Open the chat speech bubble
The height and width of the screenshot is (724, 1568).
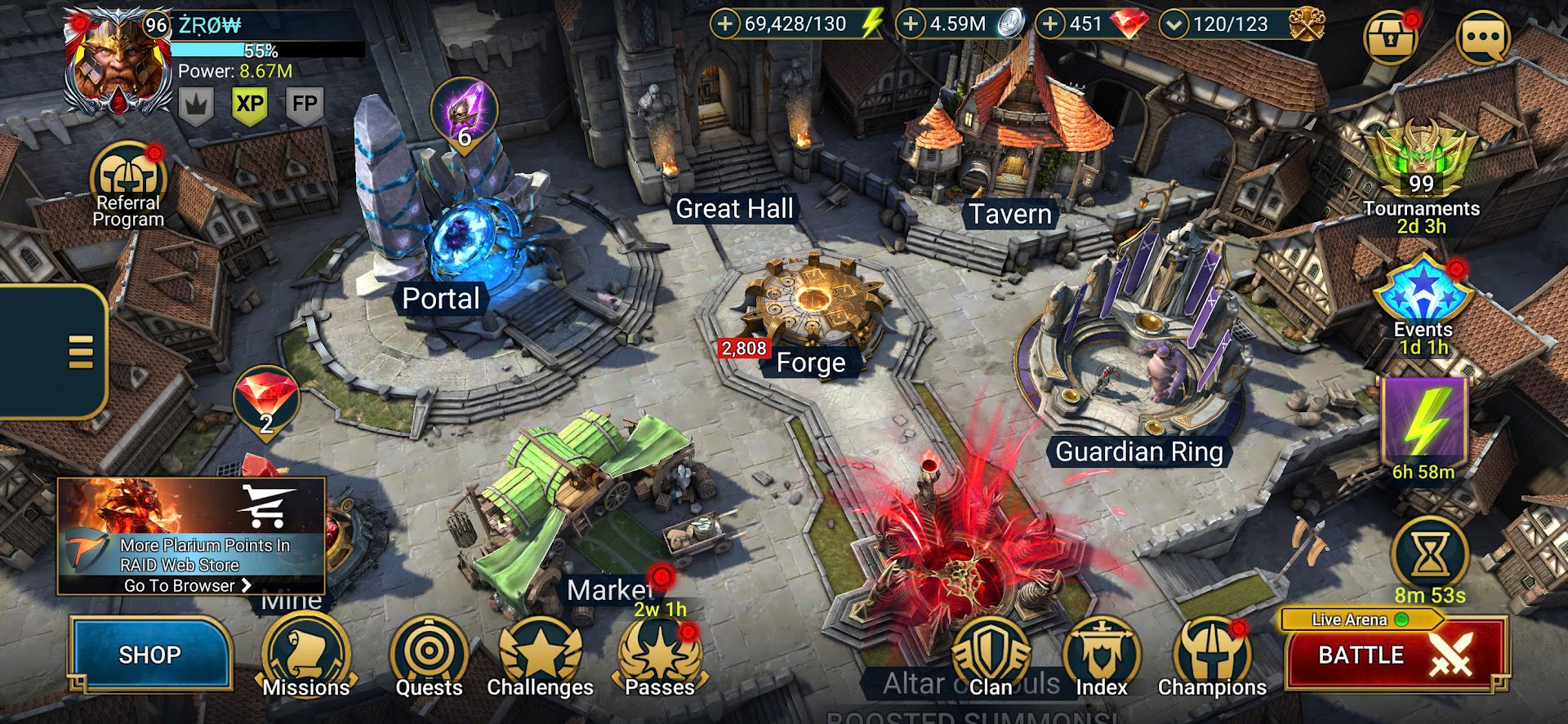tap(1482, 37)
